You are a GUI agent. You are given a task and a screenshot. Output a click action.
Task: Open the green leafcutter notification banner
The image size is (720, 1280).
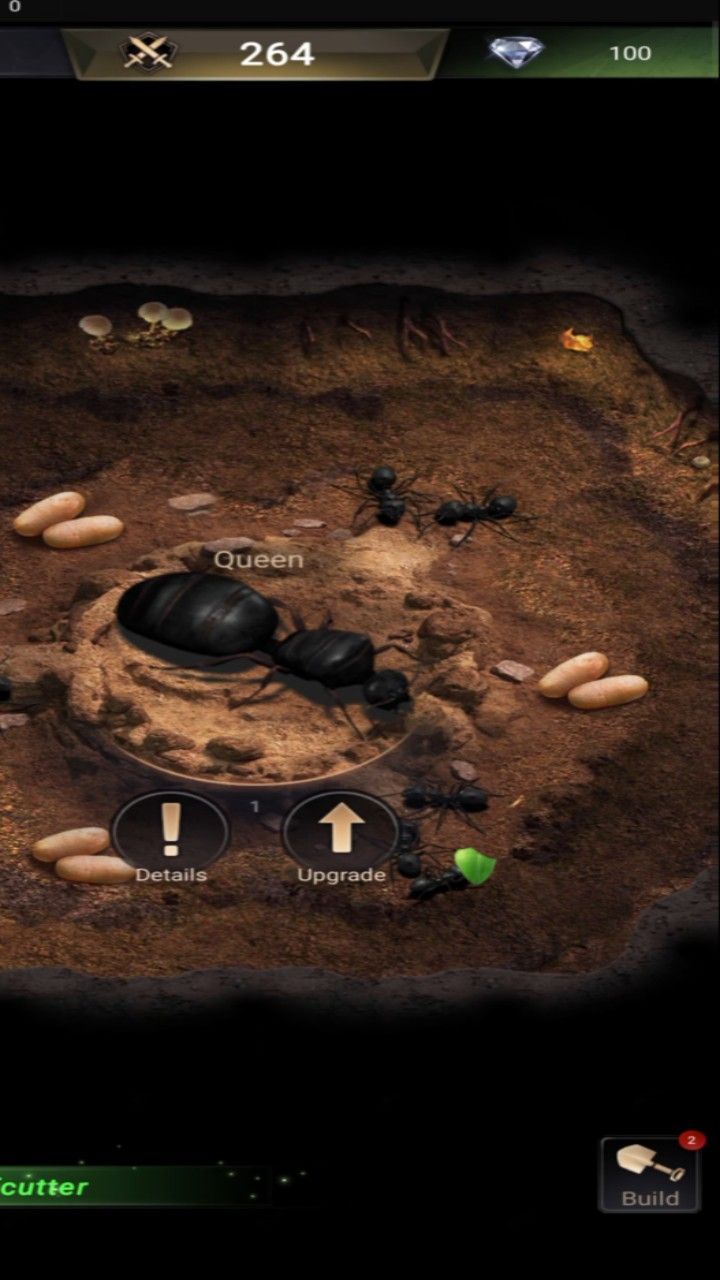(120, 1186)
